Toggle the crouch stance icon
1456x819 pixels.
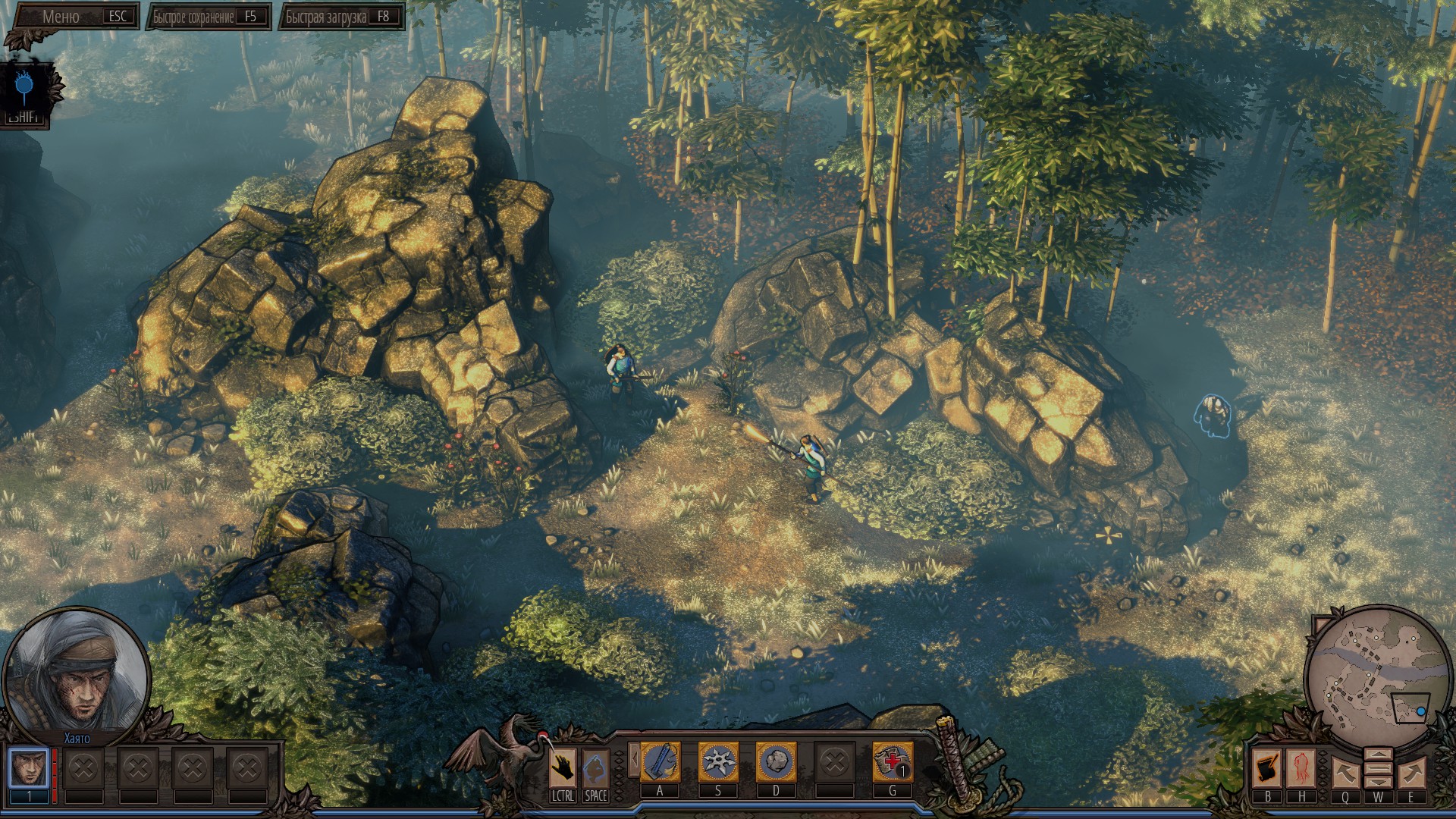pos(596,767)
